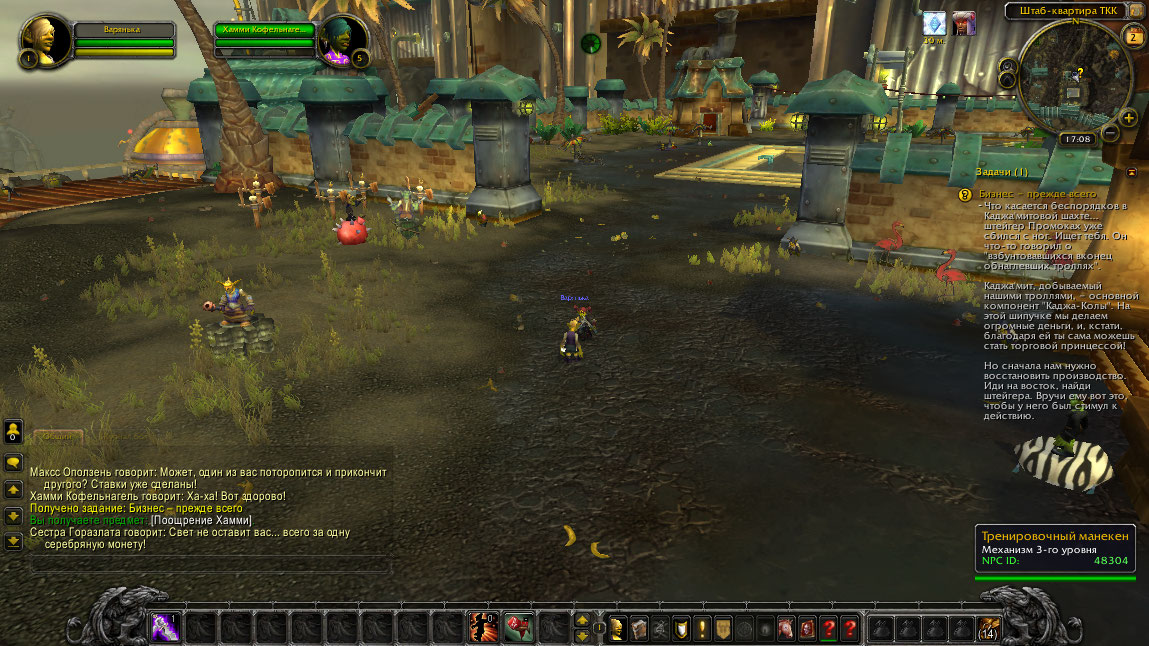Screen dimensions: 1149x646
Task: Click the [Поощрение Хамми] item link in chat
Action: point(201,520)
